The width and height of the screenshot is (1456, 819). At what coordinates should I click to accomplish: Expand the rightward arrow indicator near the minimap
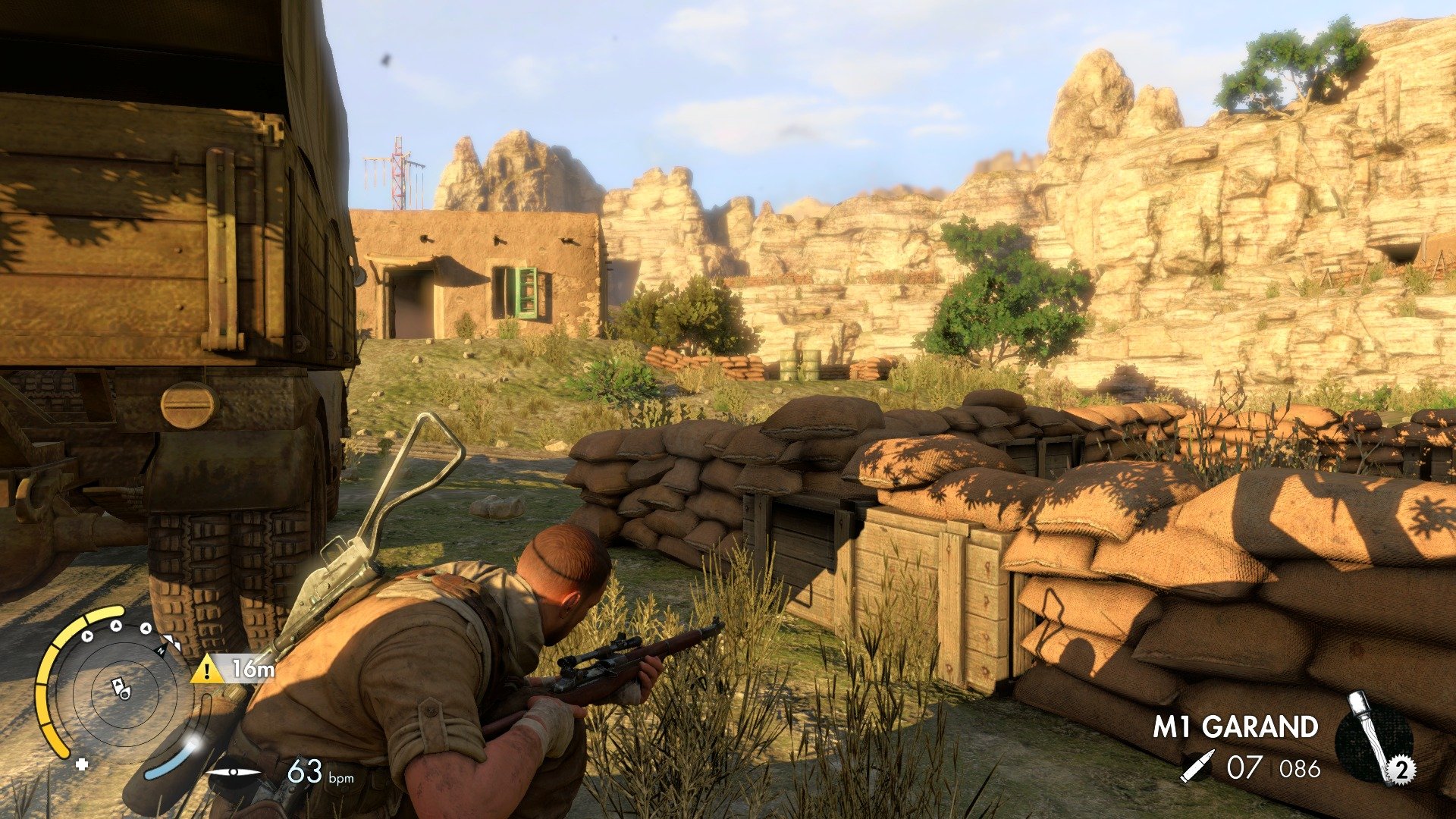pos(86,635)
